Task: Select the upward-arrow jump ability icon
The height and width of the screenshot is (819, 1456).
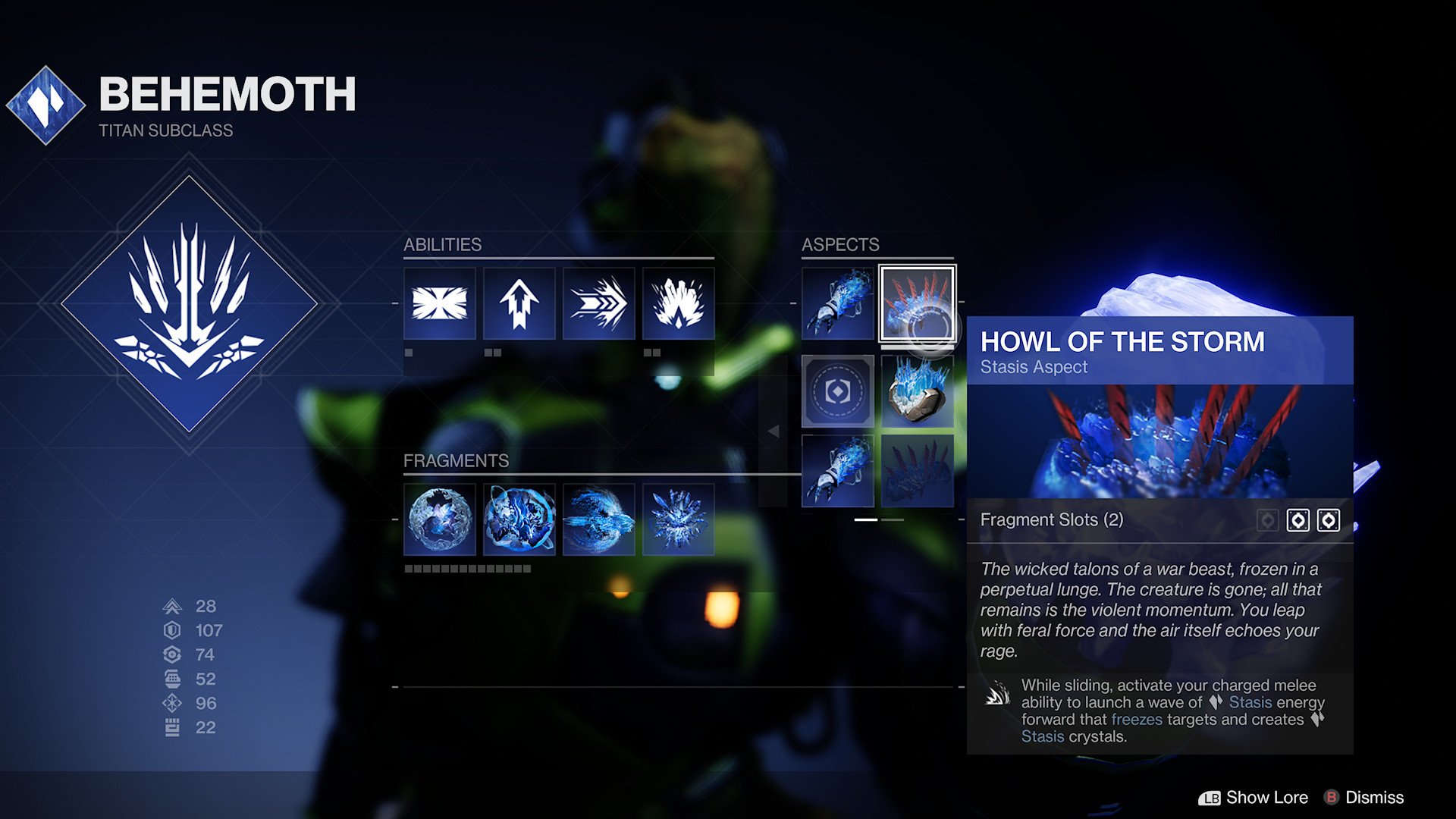Action: [x=519, y=304]
